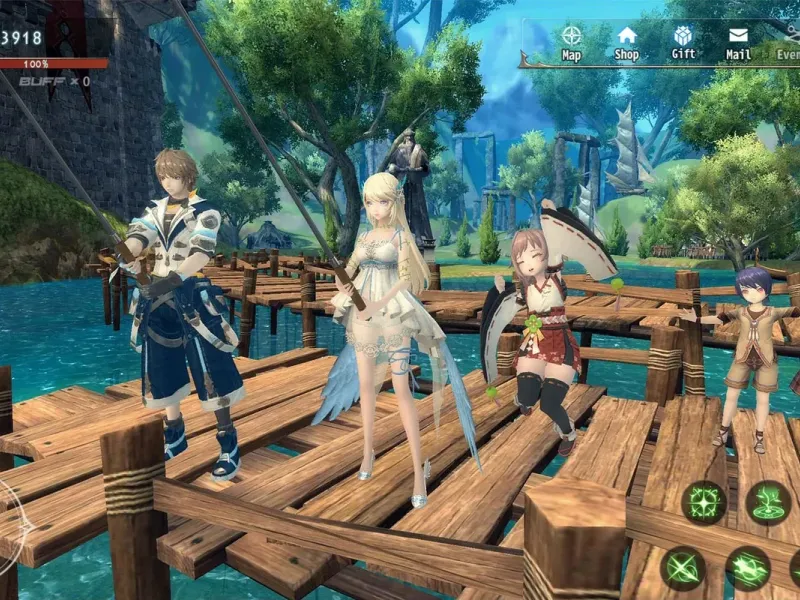Activate the green crossed slash skill
The image size is (800, 600).
pyautogui.click(x=683, y=568)
